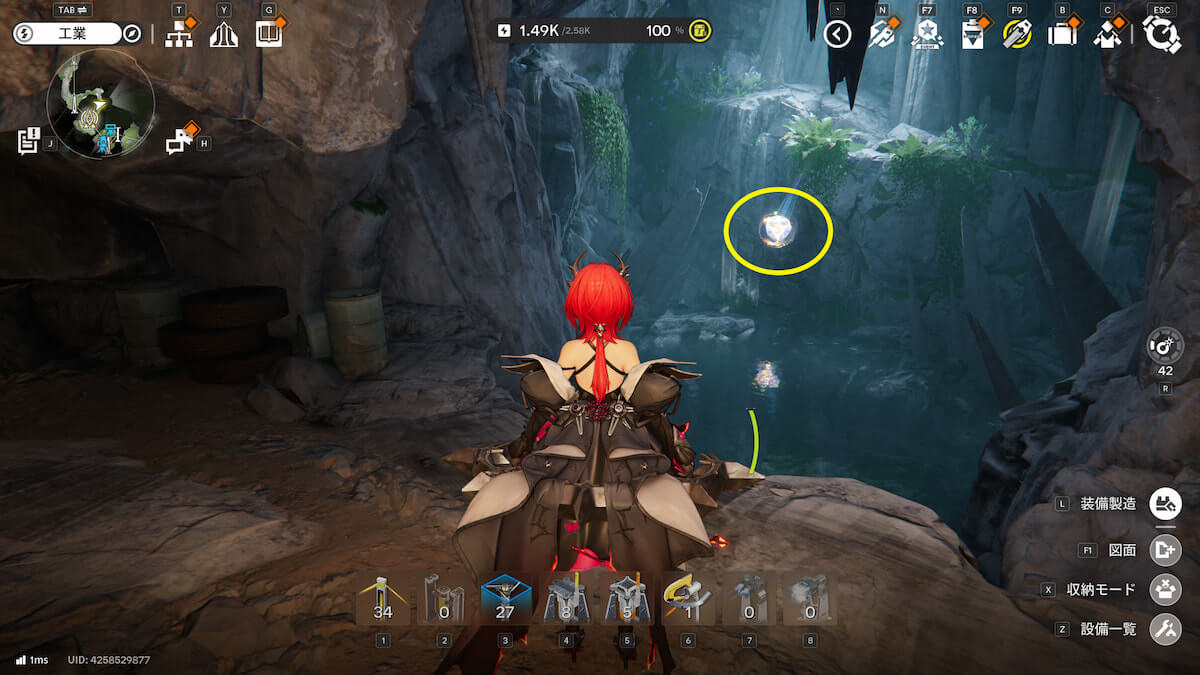Screen dimensions: 1200x675
Task: Open the open-book guide icon
Action: click(x=268, y=35)
